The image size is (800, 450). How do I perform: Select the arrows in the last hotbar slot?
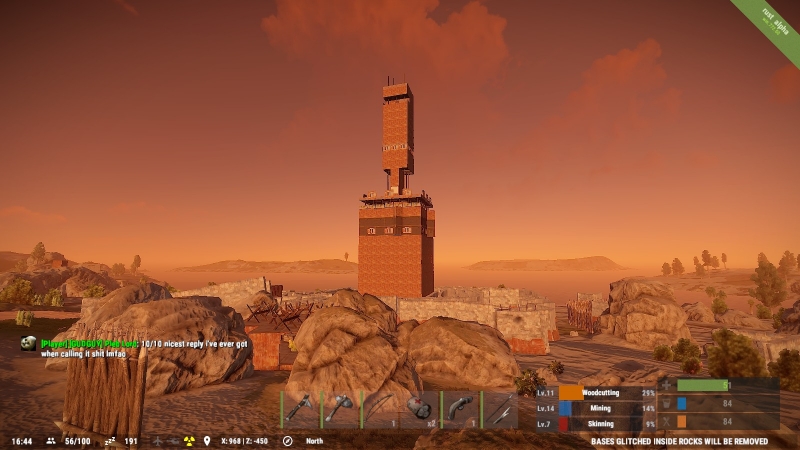pyautogui.click(x=501, y=409)
